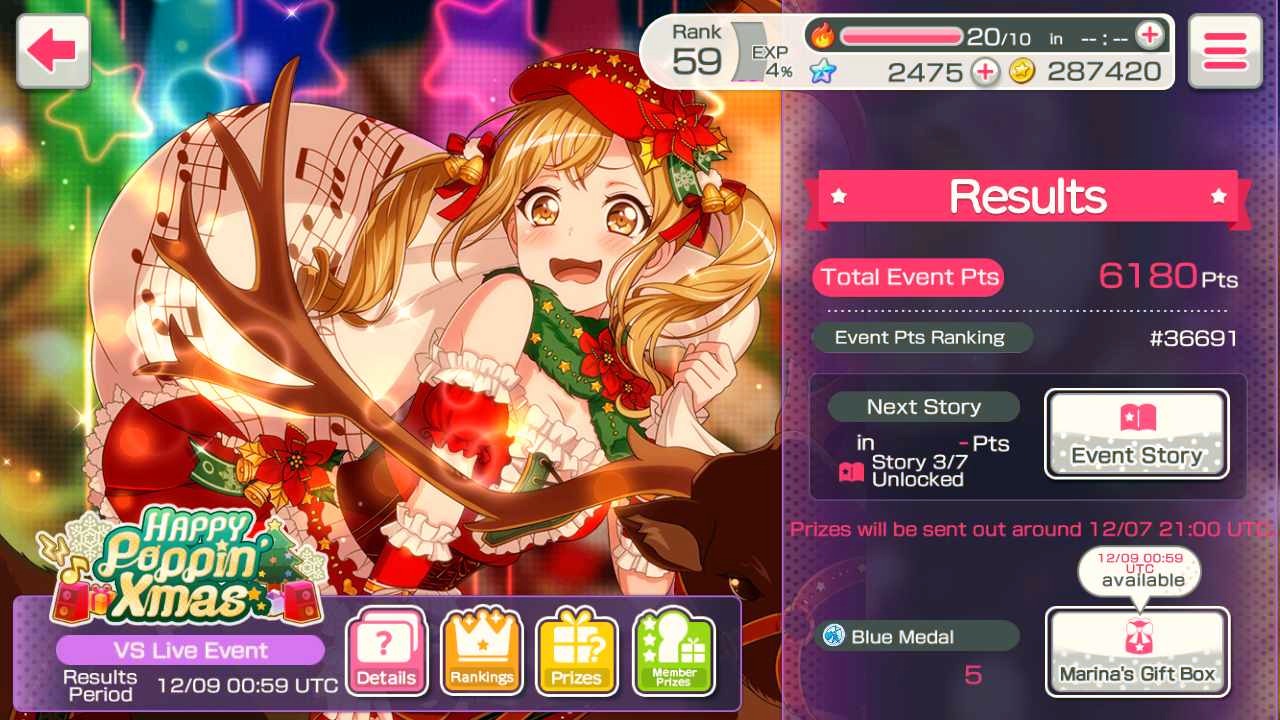The height and width of the screenshot is (720, 1280).
Task: Open Marina's Gift Box
Action: (x=1137, y=651)
